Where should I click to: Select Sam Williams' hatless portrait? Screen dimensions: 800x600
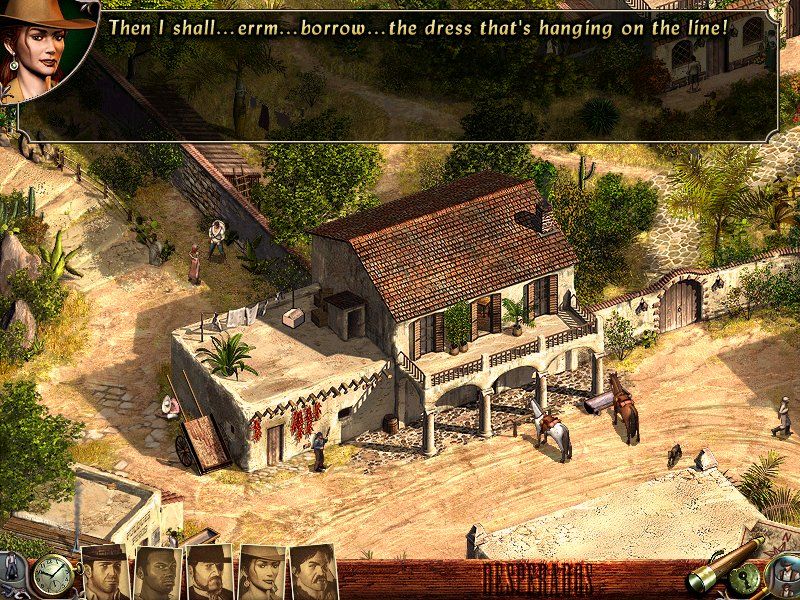[x=157, y=573]
